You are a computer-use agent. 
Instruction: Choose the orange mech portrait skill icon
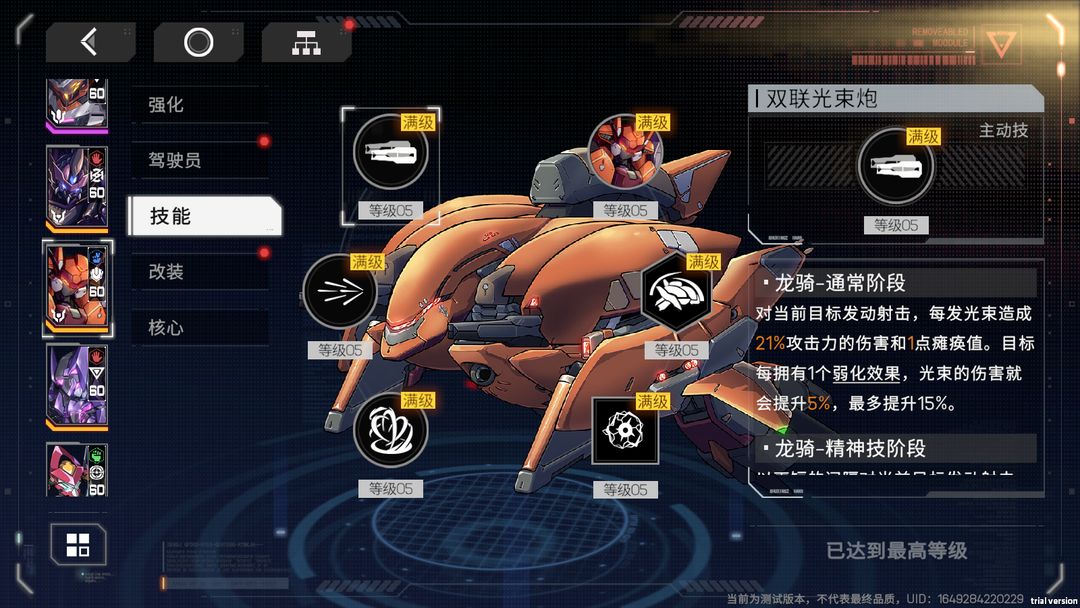pyautogui.click(x=625, y=152)
